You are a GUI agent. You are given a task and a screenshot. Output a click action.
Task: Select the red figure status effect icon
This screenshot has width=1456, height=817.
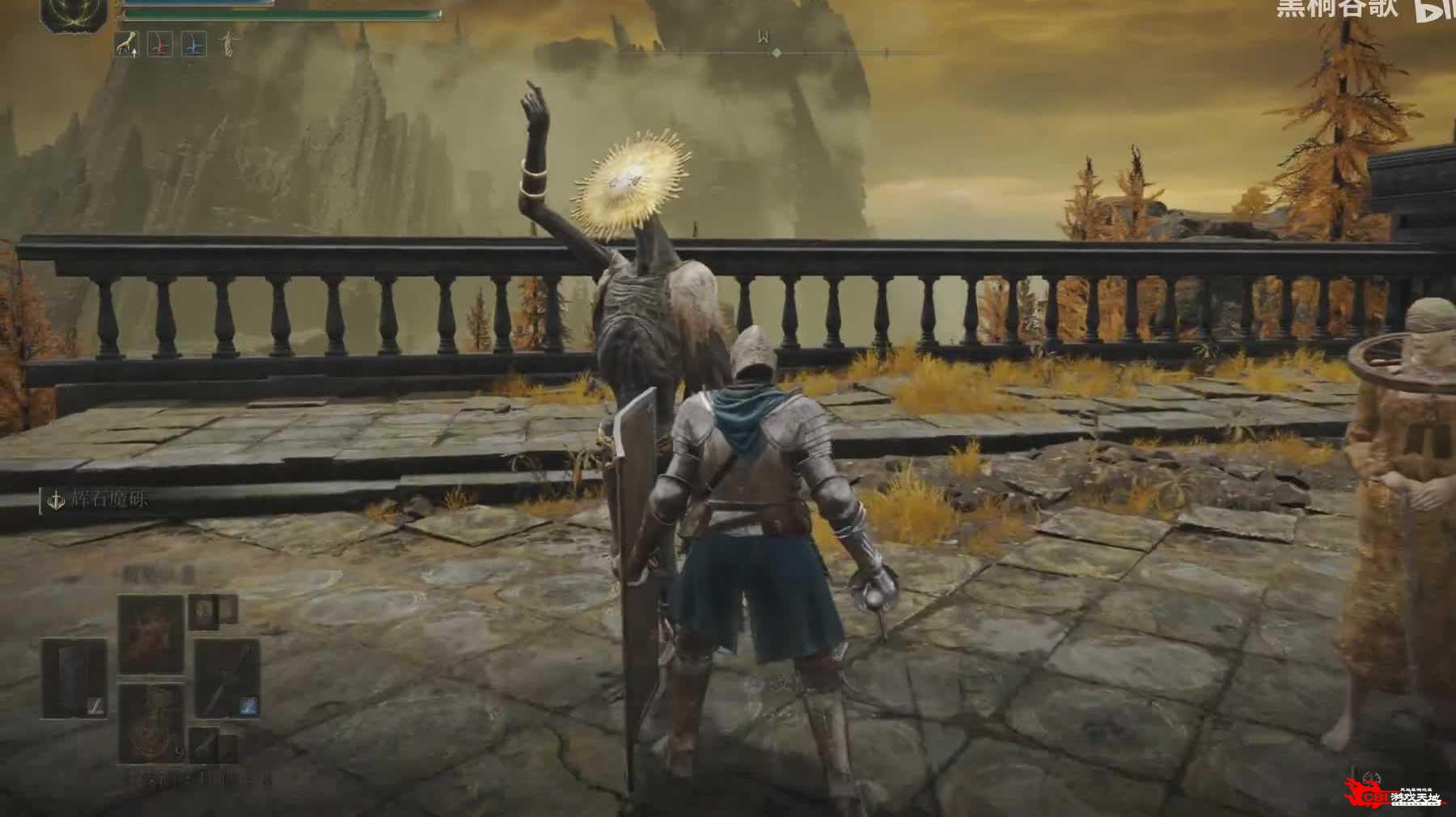[159, 44]
